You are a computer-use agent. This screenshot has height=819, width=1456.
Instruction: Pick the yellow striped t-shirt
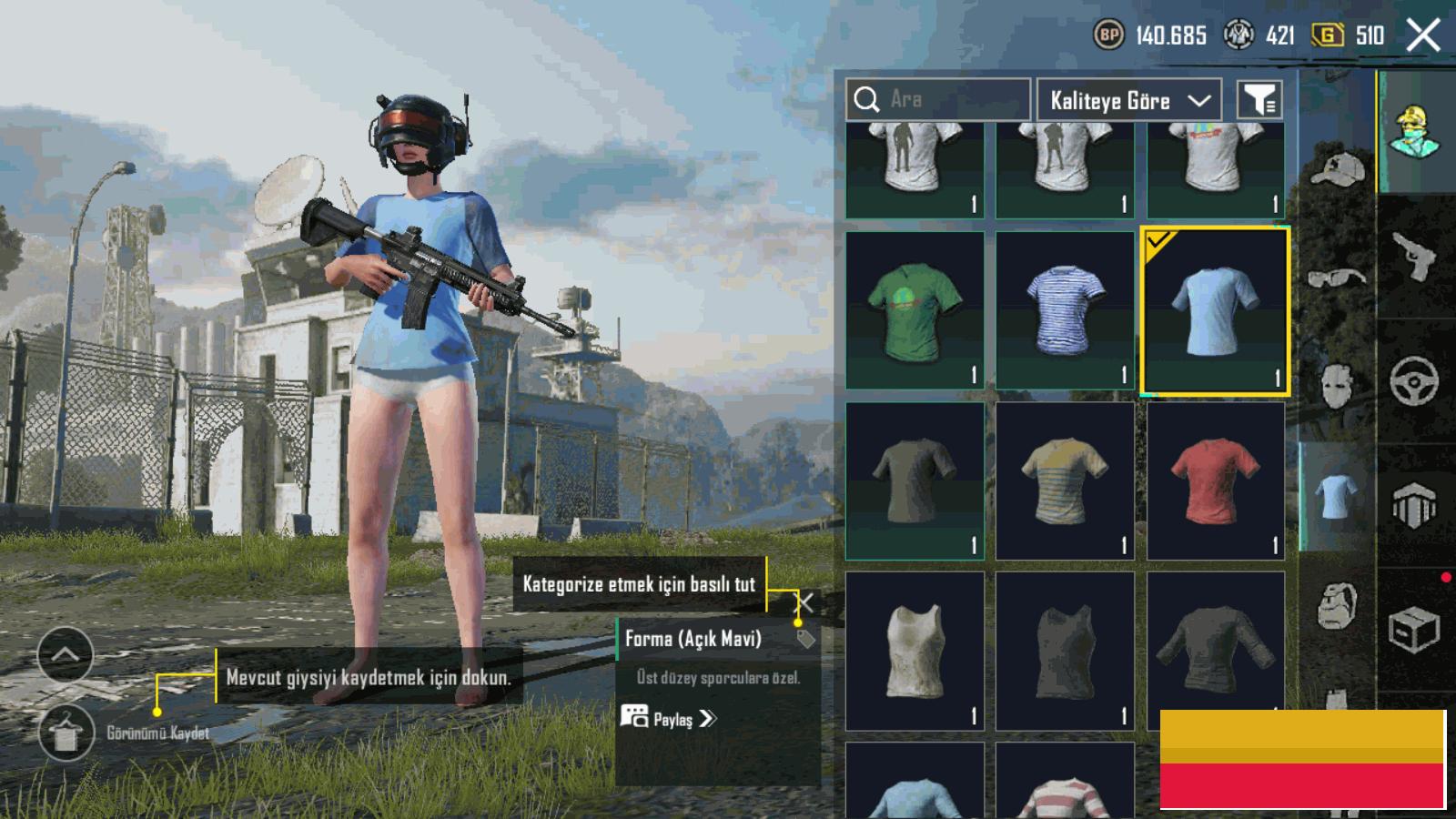click(1065, 480)
